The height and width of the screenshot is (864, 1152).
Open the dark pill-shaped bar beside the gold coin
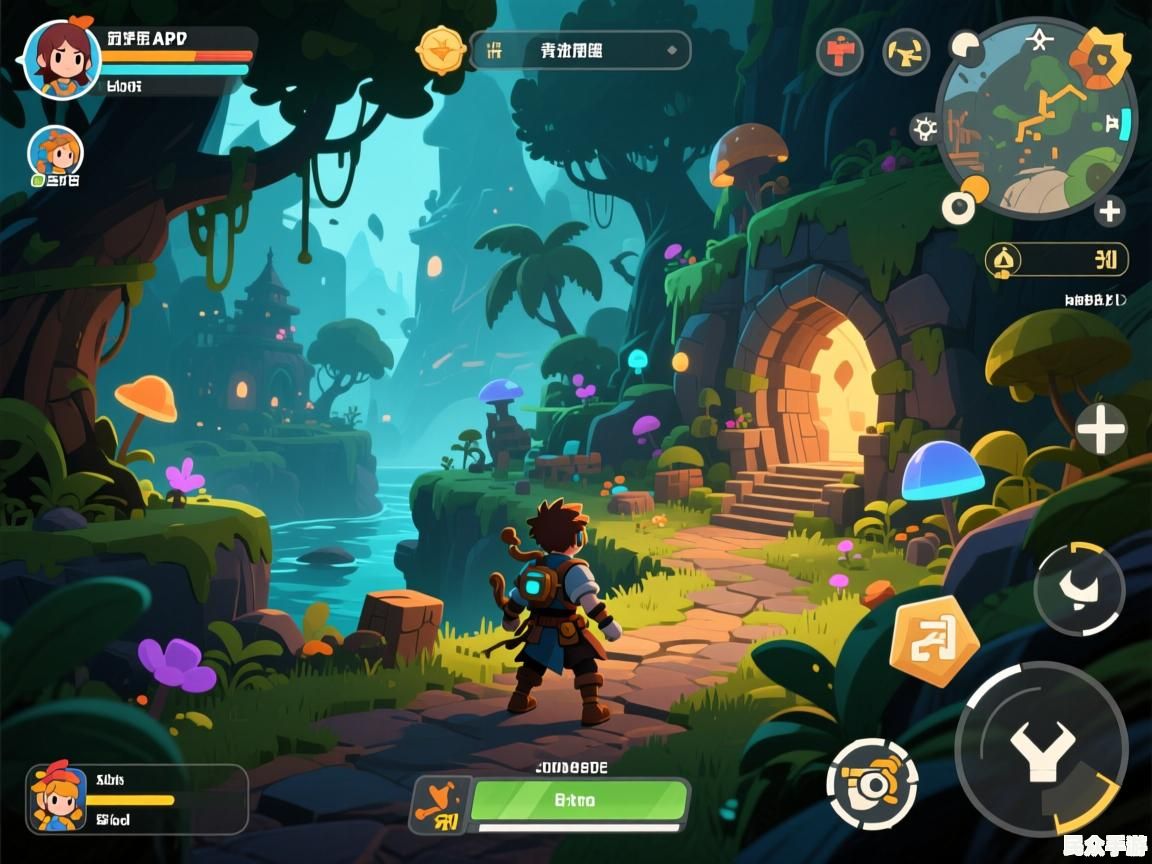point(580,50)
